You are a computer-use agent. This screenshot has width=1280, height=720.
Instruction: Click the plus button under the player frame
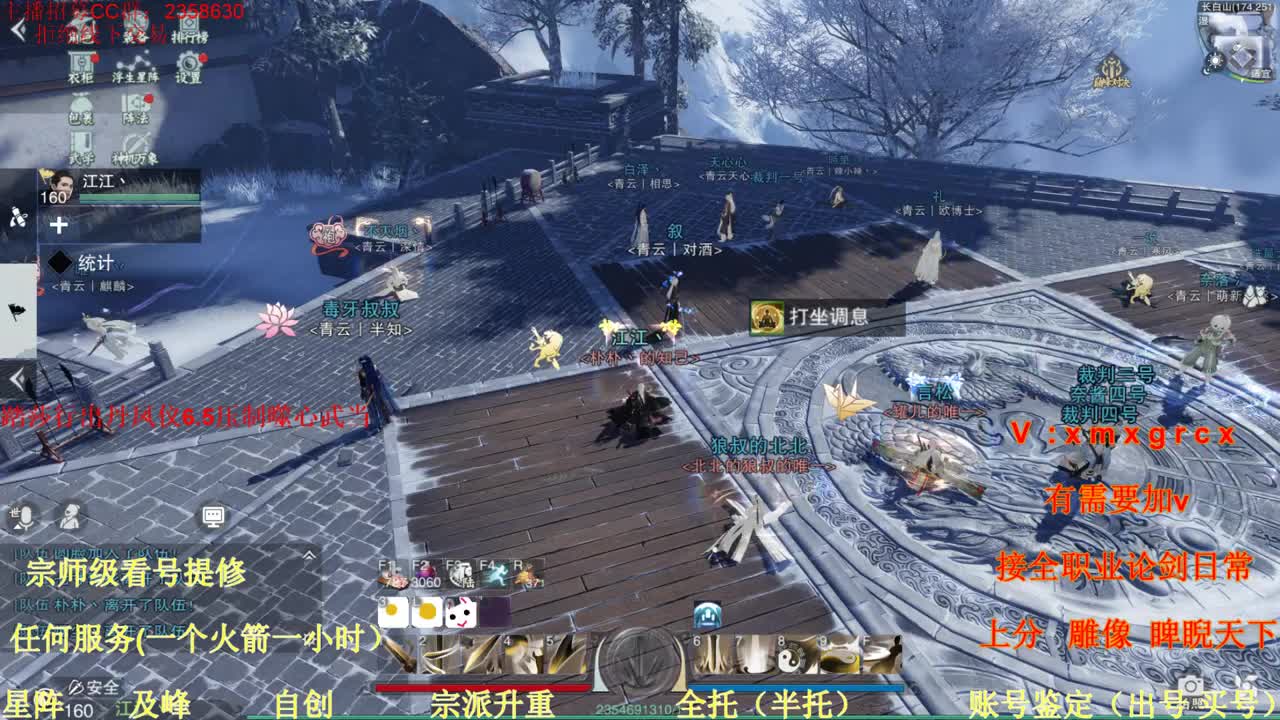[x=59, y=226]
